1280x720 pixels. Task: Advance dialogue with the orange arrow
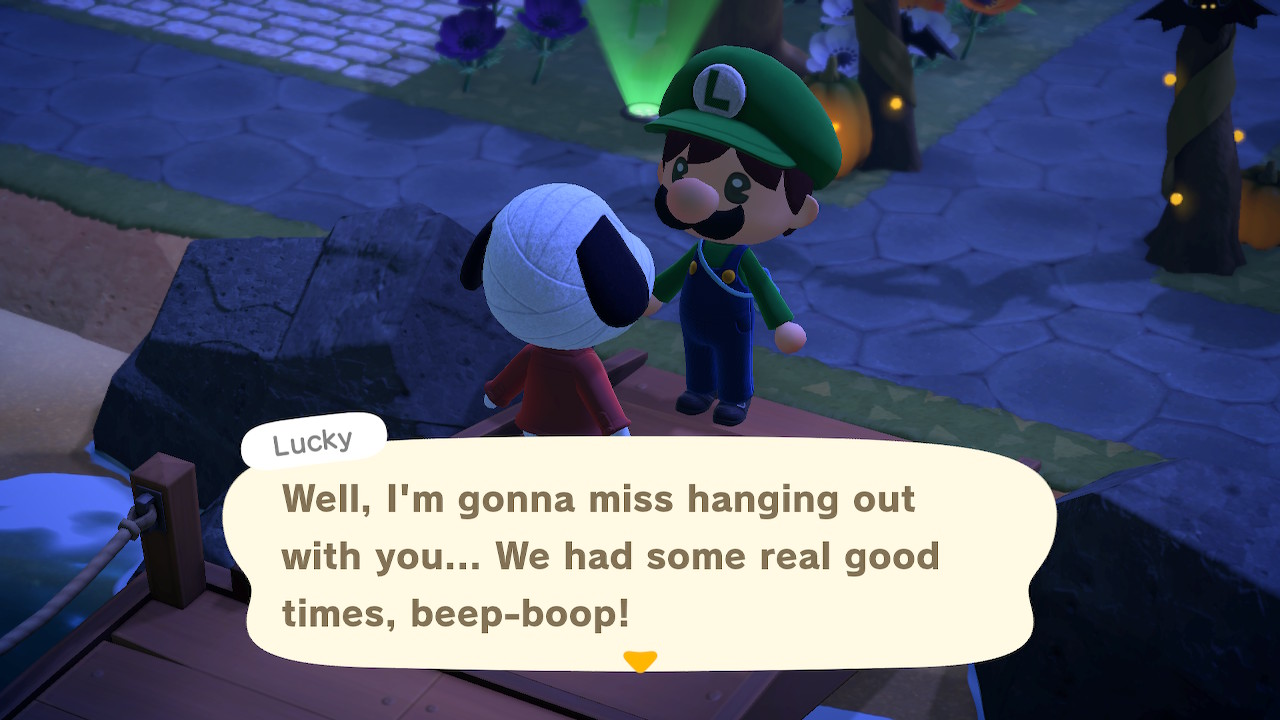[x=640, y=661]
